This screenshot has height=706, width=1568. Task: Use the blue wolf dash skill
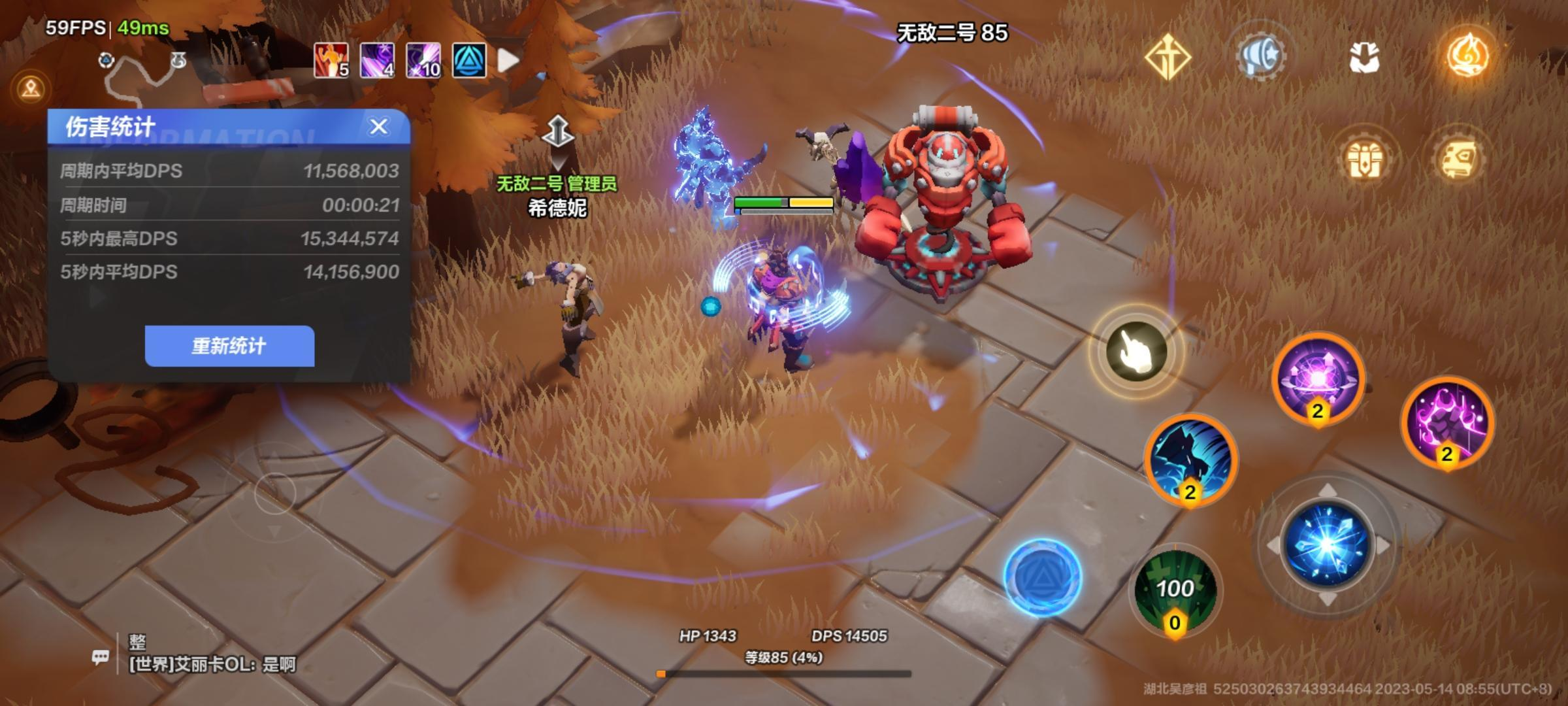point(1190,460)
